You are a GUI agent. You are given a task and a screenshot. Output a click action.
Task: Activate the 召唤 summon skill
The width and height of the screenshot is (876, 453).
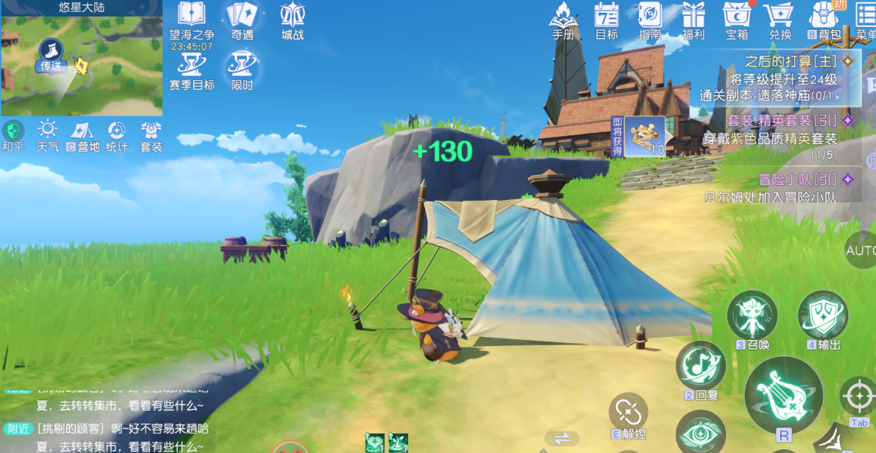click(751, 317)
